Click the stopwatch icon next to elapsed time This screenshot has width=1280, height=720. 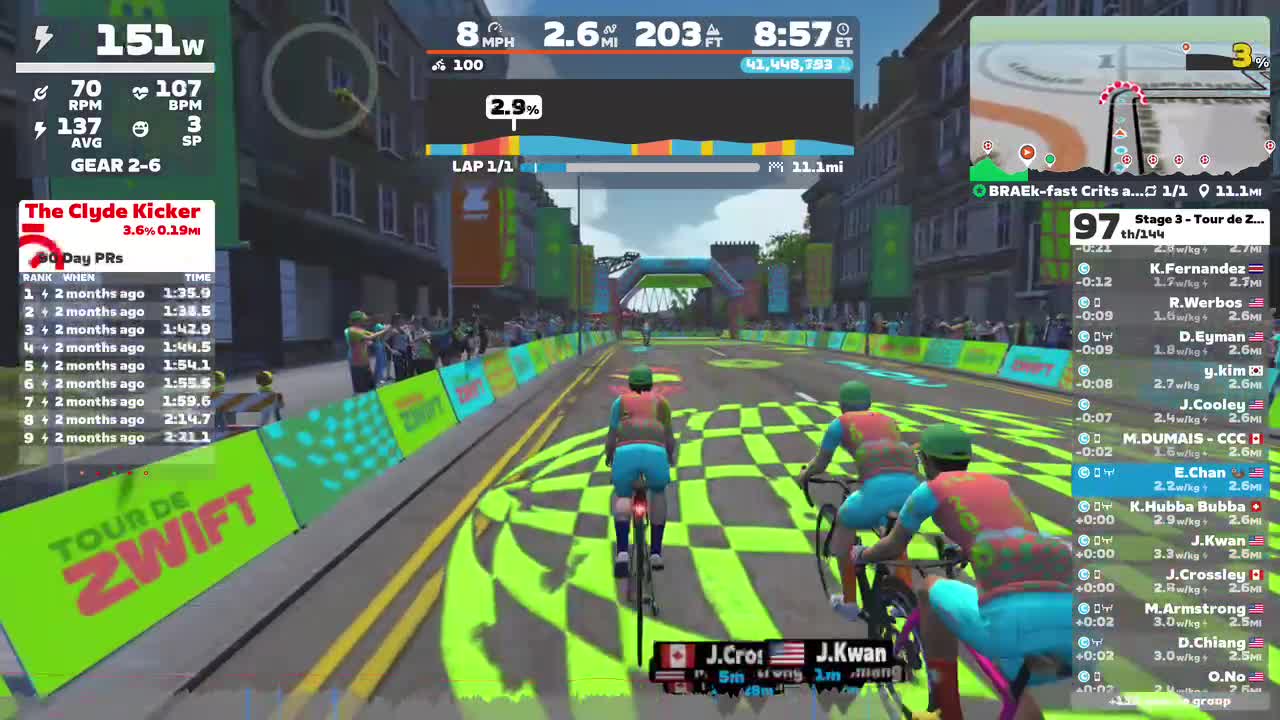tap(841, 31)
